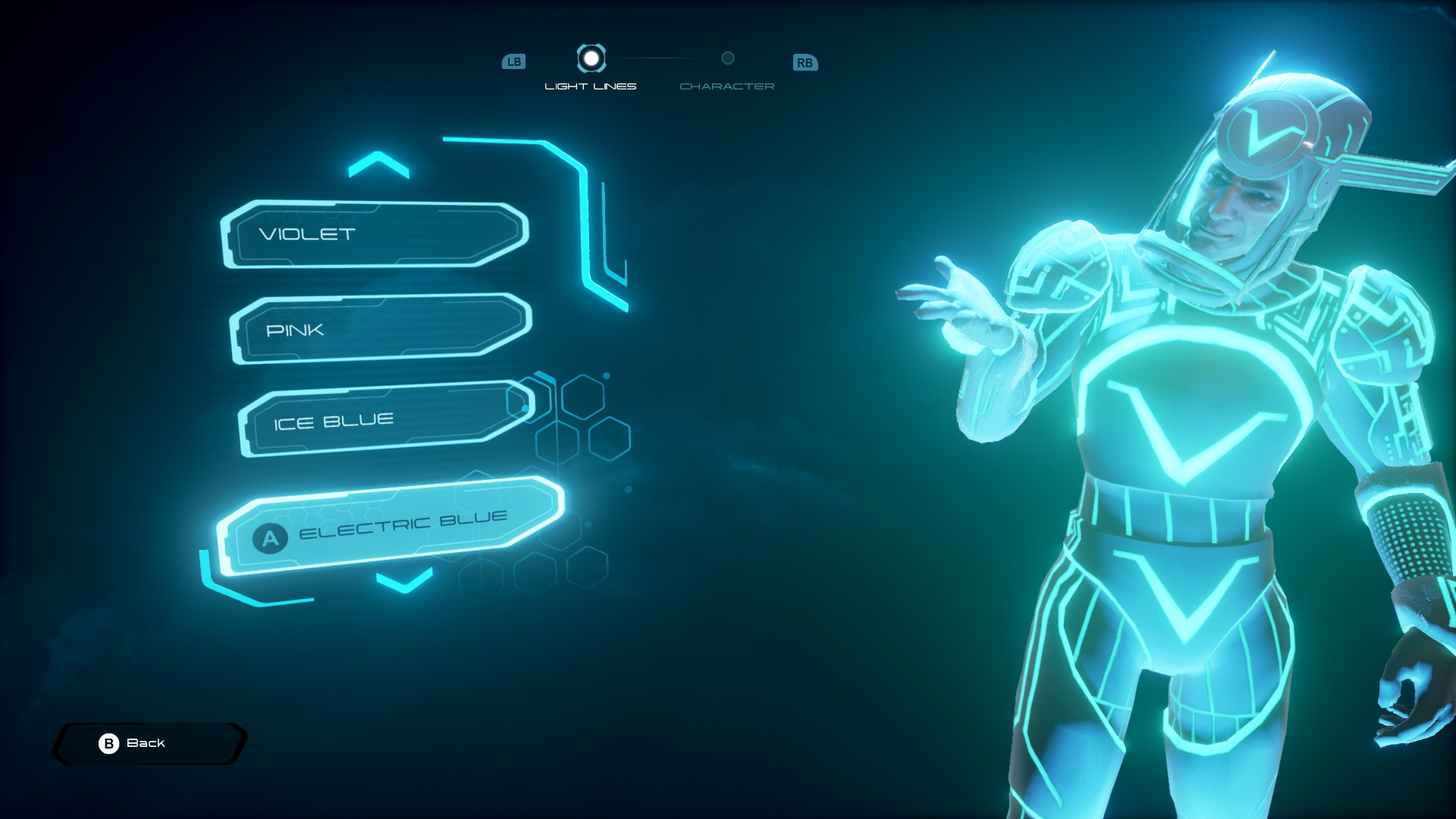Viewport: 1456px width, 819px height.
Task: Select the Violet light line color
Action: 375,234
